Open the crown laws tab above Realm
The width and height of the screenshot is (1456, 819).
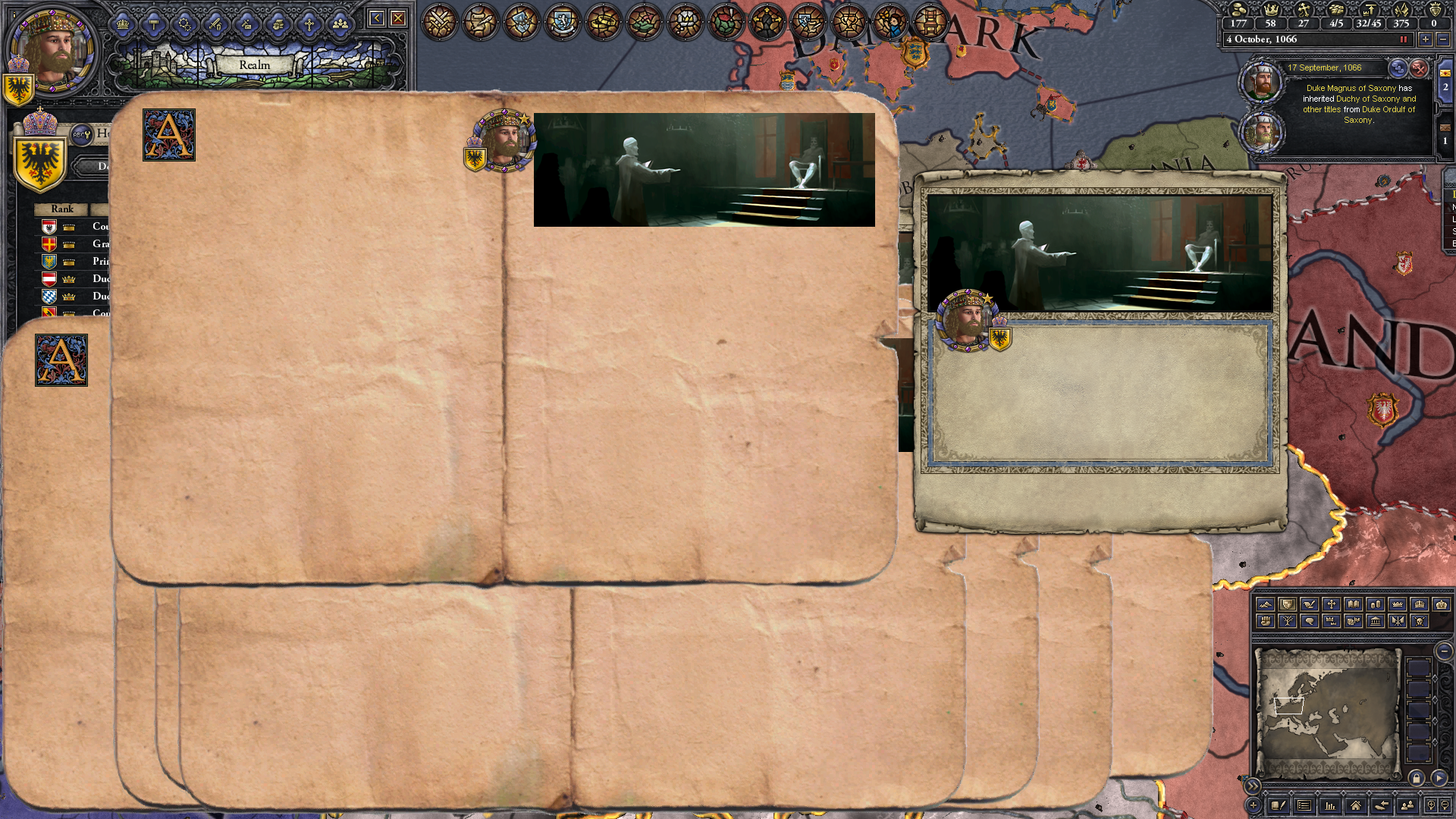(x=123, y=24)
